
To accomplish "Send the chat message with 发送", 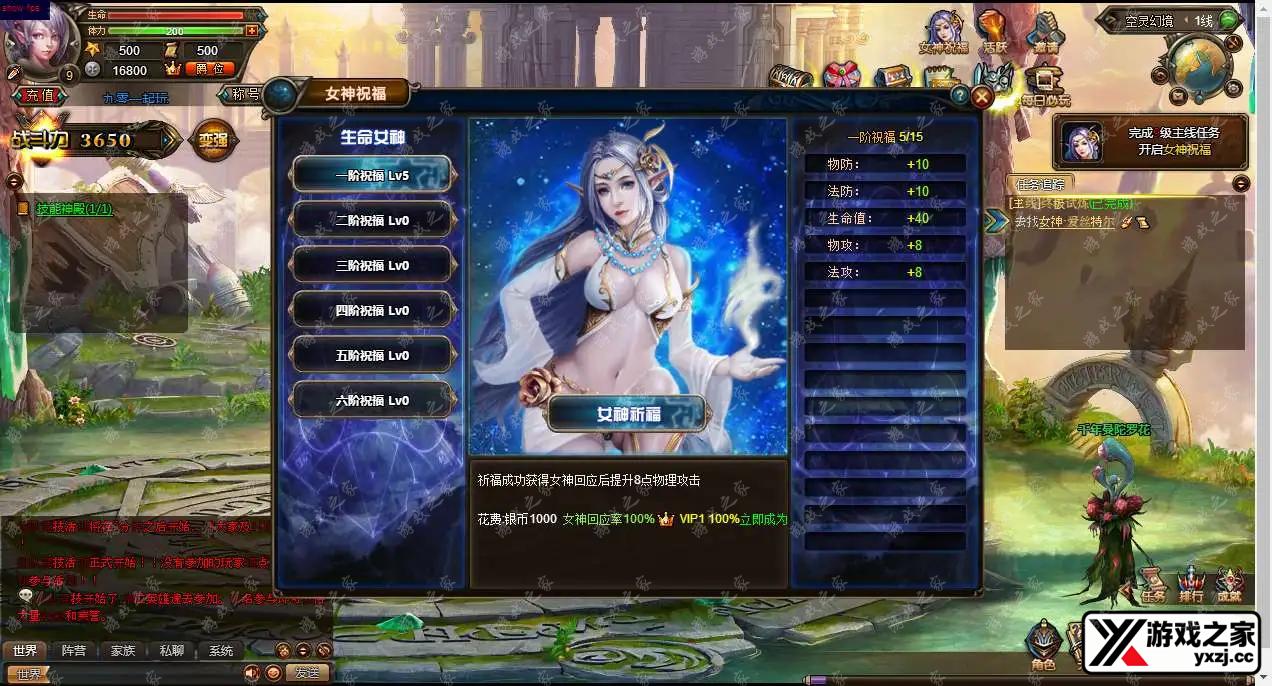I will pyautogui.click(x=307, y=673).
